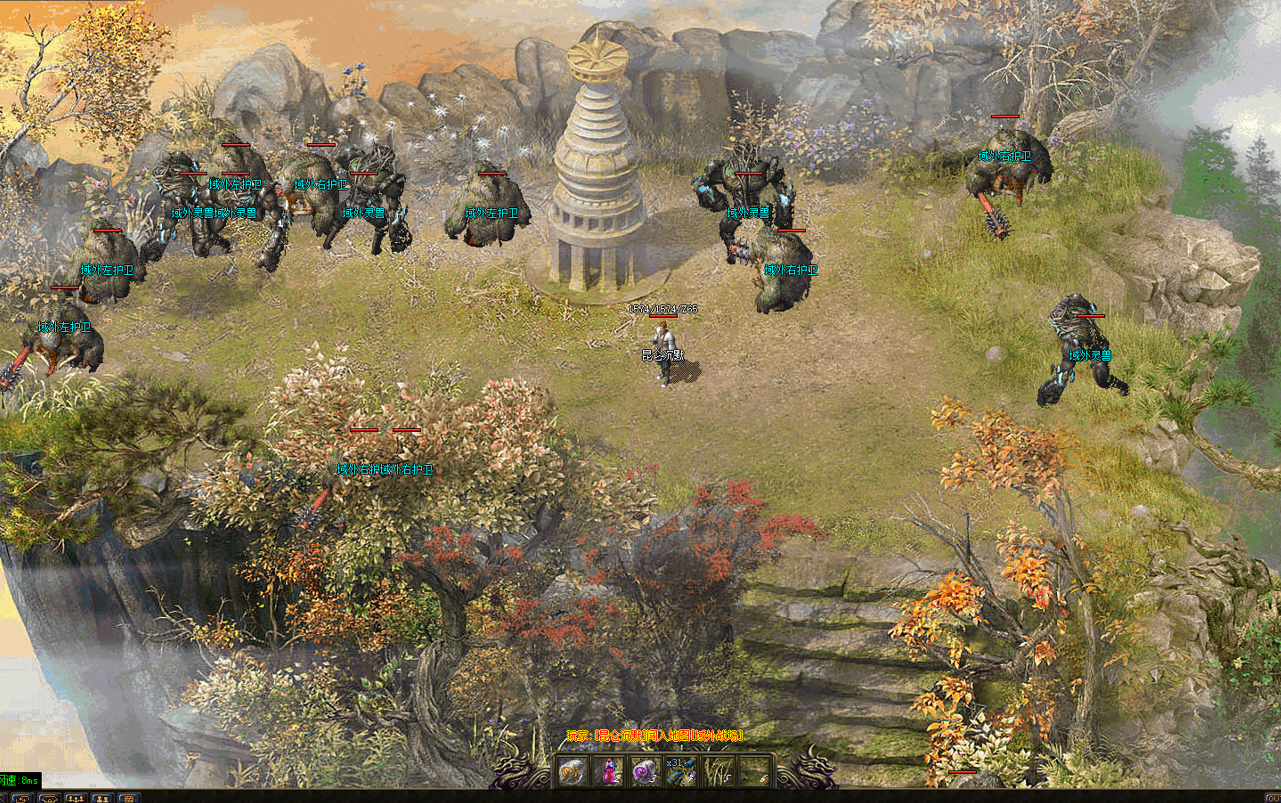Open the two-person button in bottom bar
This screenshot has width=1281, height=803.
pyautogui.click(x=101, y=798)
